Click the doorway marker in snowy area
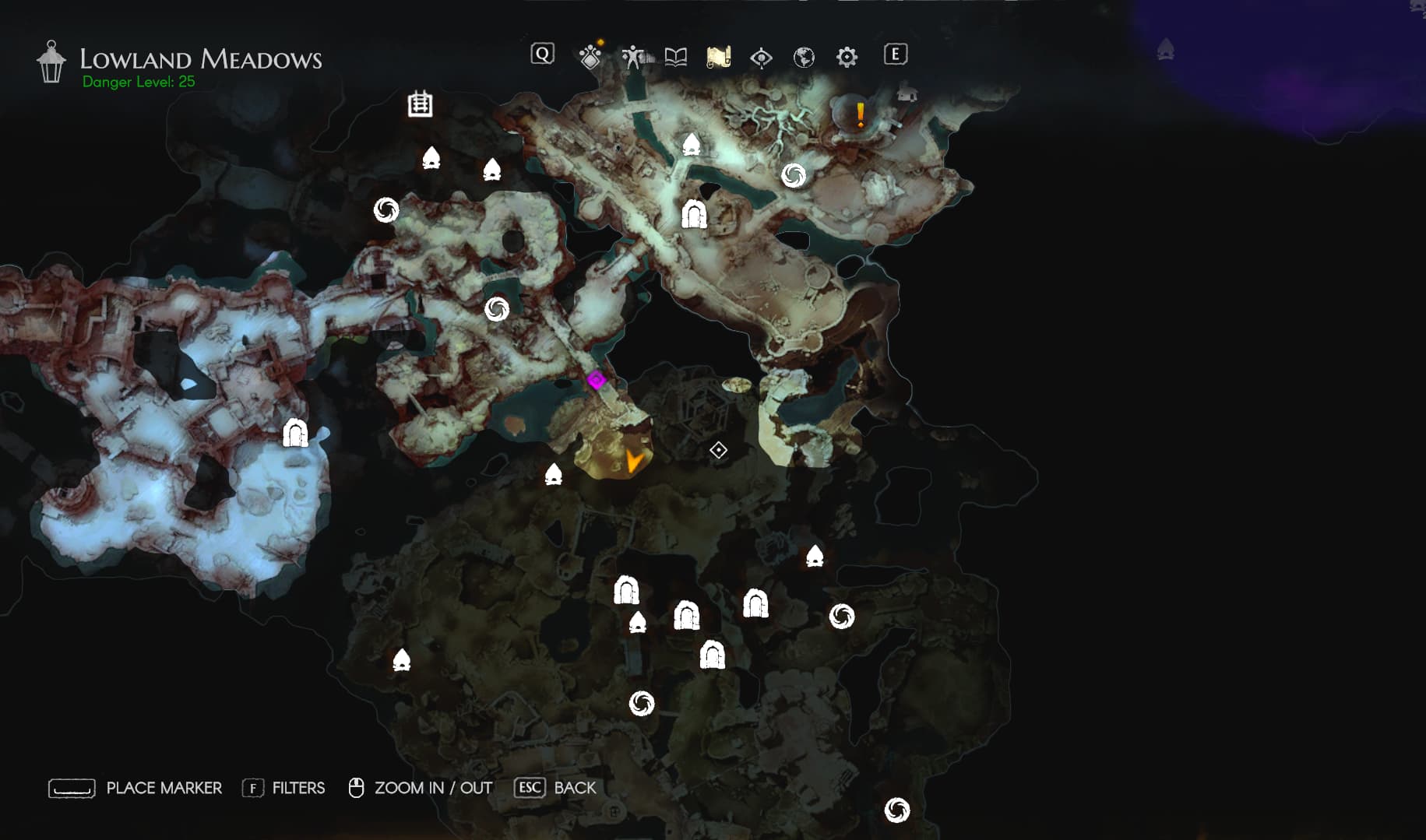Screen dimensions: 1426x840 pyautogui.click(x=295, y=433)
